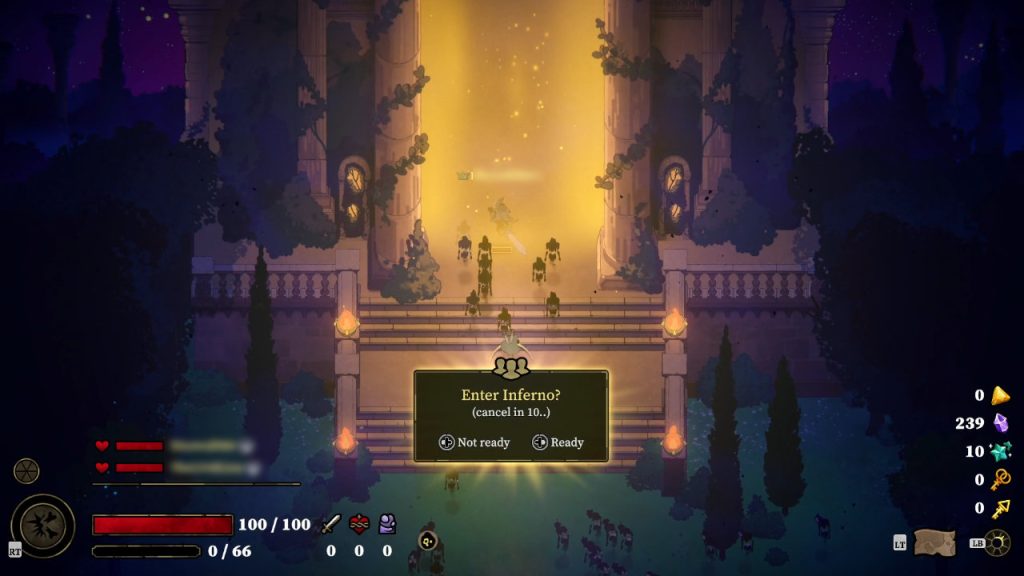Click the teal star currency icon

[x=1000, y=451]
